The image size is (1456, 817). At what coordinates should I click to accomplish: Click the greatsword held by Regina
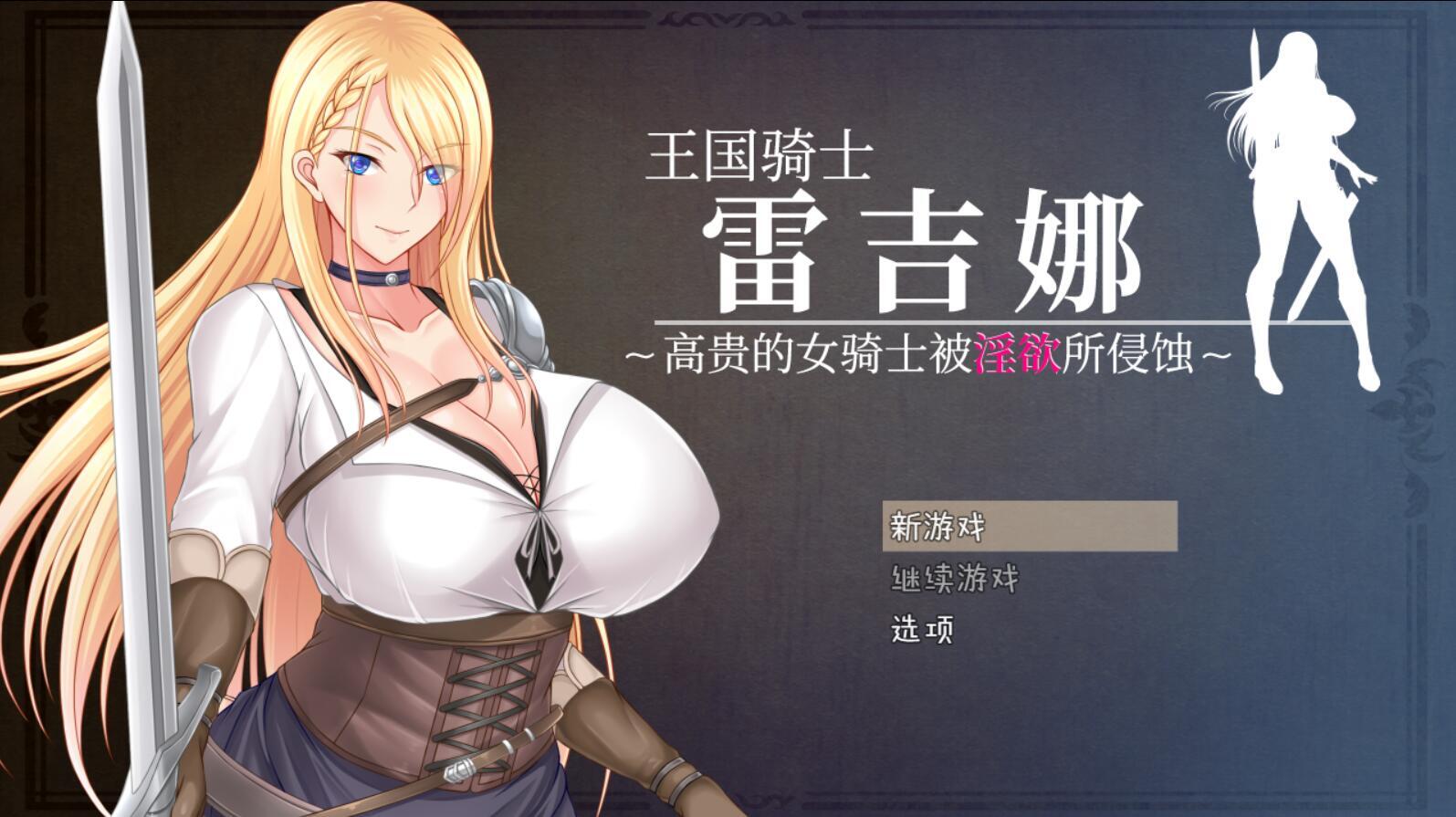(x=137, y=365)
